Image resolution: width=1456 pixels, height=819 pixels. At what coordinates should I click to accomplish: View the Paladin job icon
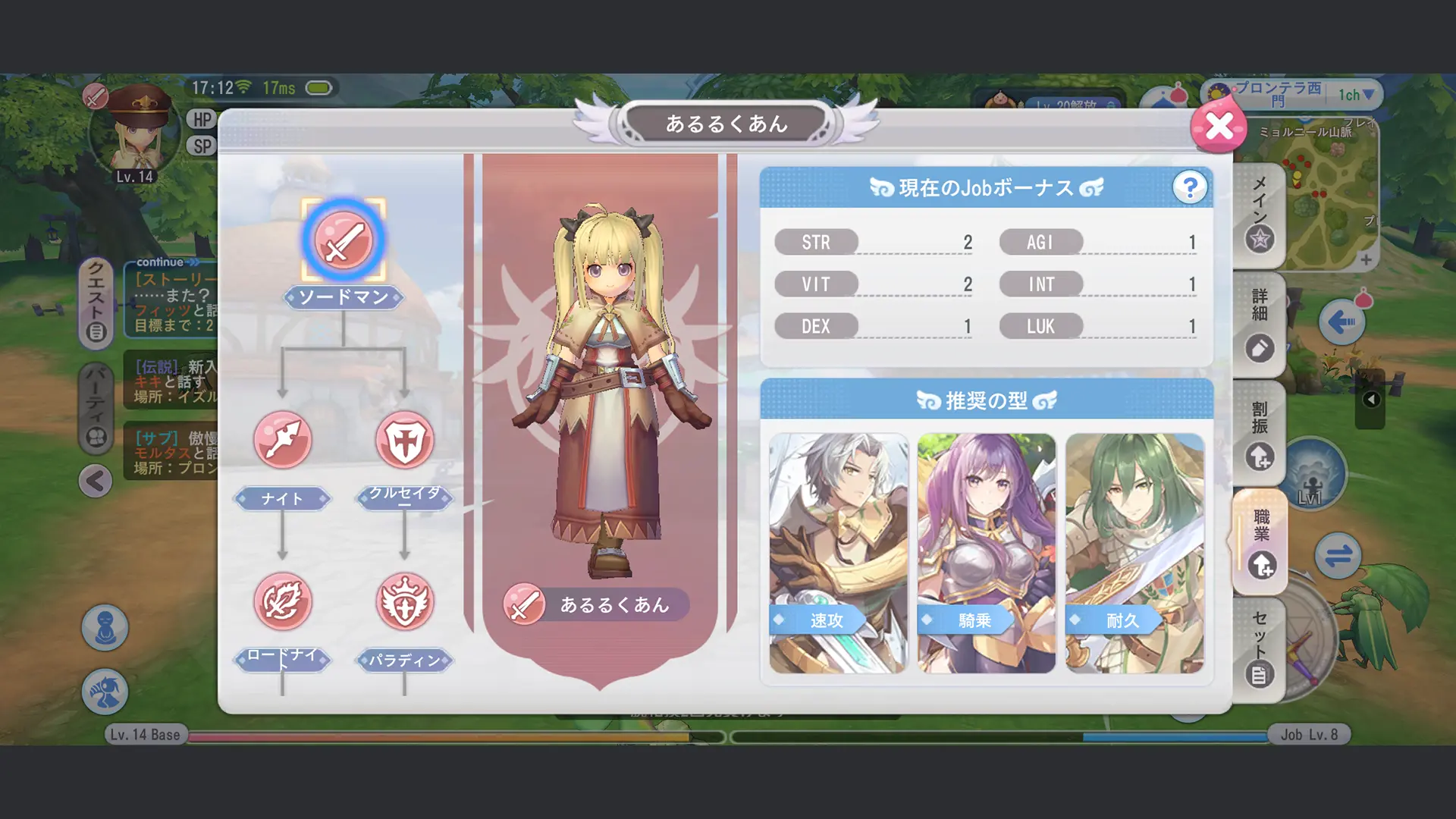406,601
